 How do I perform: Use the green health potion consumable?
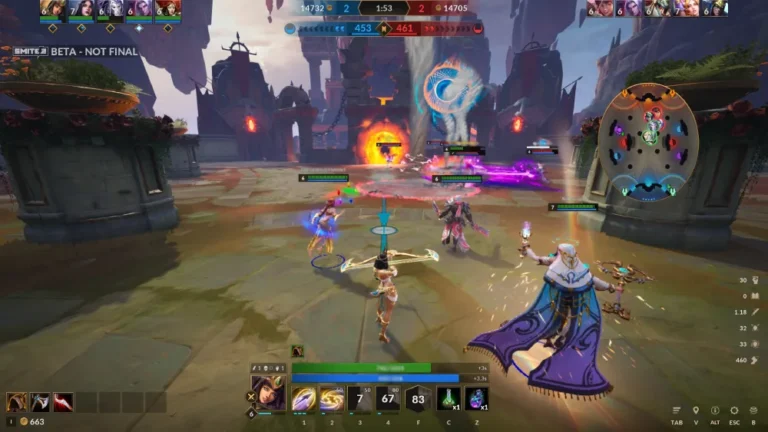(x=449, y=399)
